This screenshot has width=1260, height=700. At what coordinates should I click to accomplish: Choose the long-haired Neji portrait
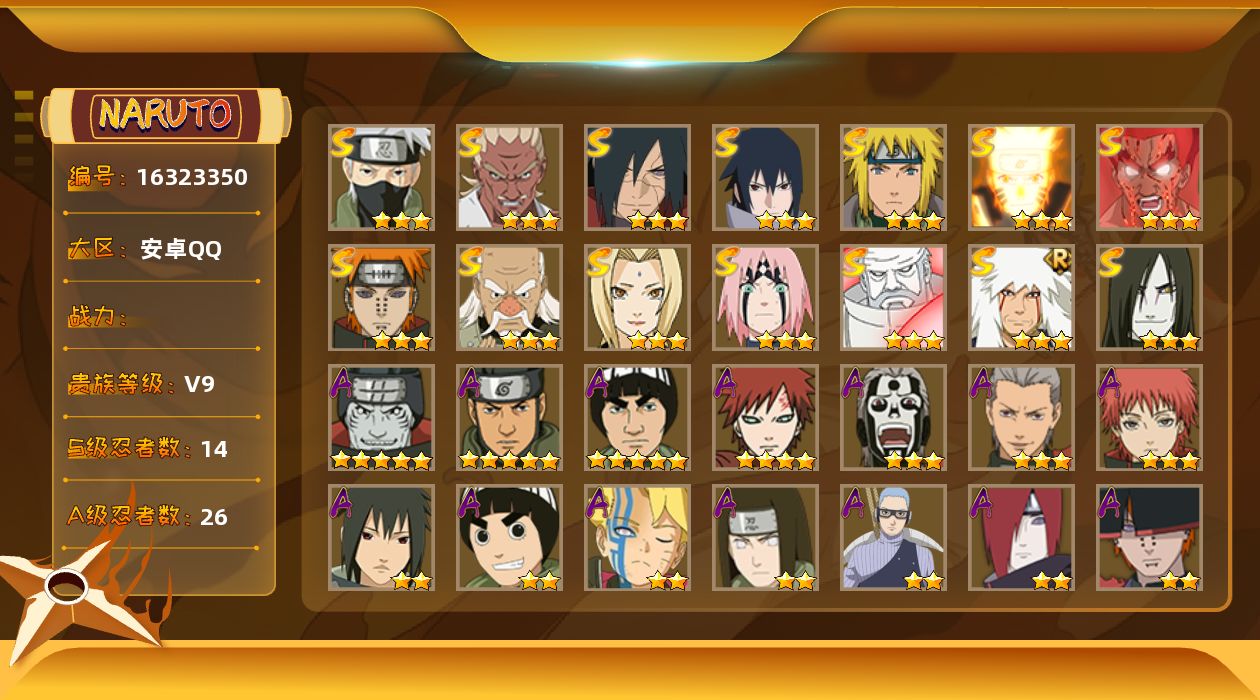[765, 537]
